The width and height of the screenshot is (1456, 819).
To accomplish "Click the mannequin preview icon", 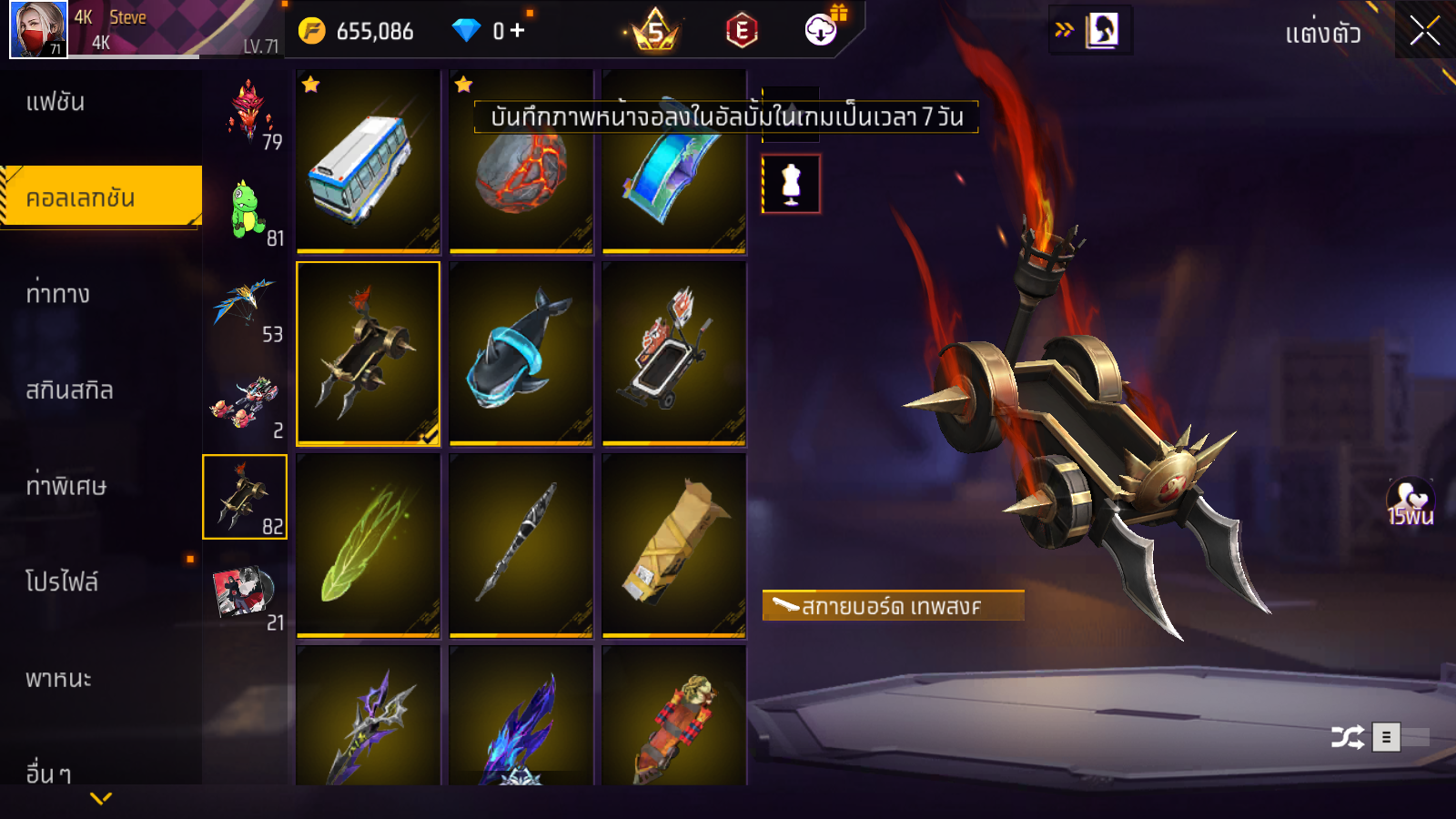I will pyautogui.click(x=791, y=184).
